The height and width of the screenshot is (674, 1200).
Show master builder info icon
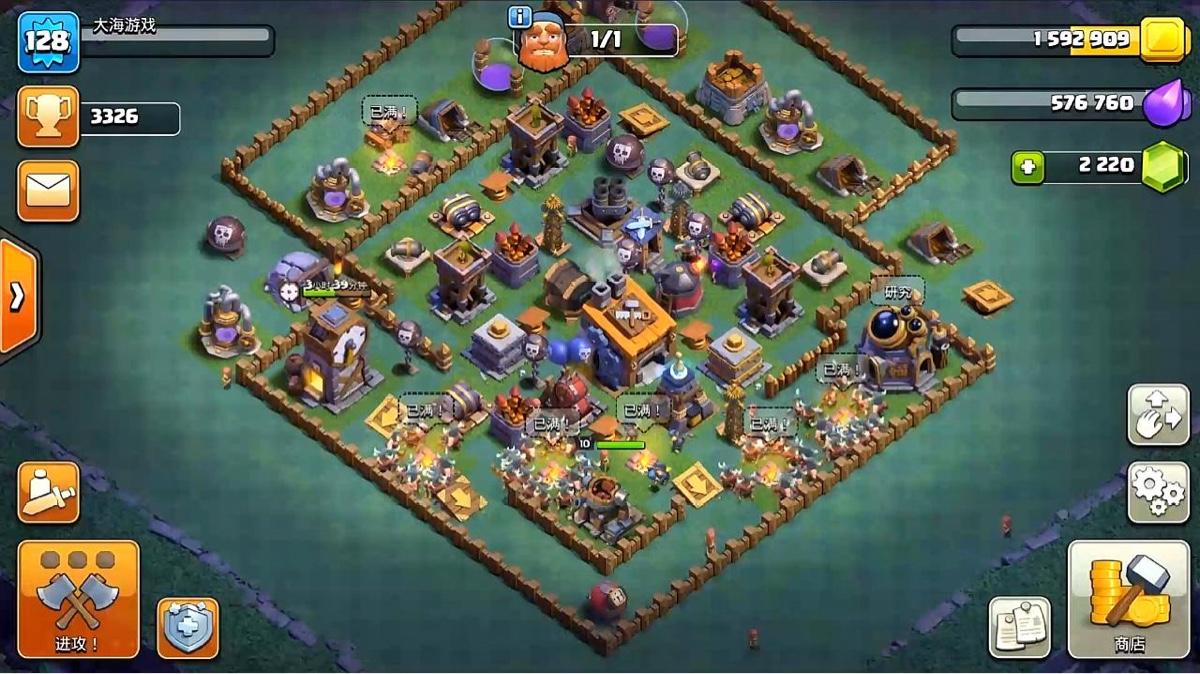pos(519,17)
